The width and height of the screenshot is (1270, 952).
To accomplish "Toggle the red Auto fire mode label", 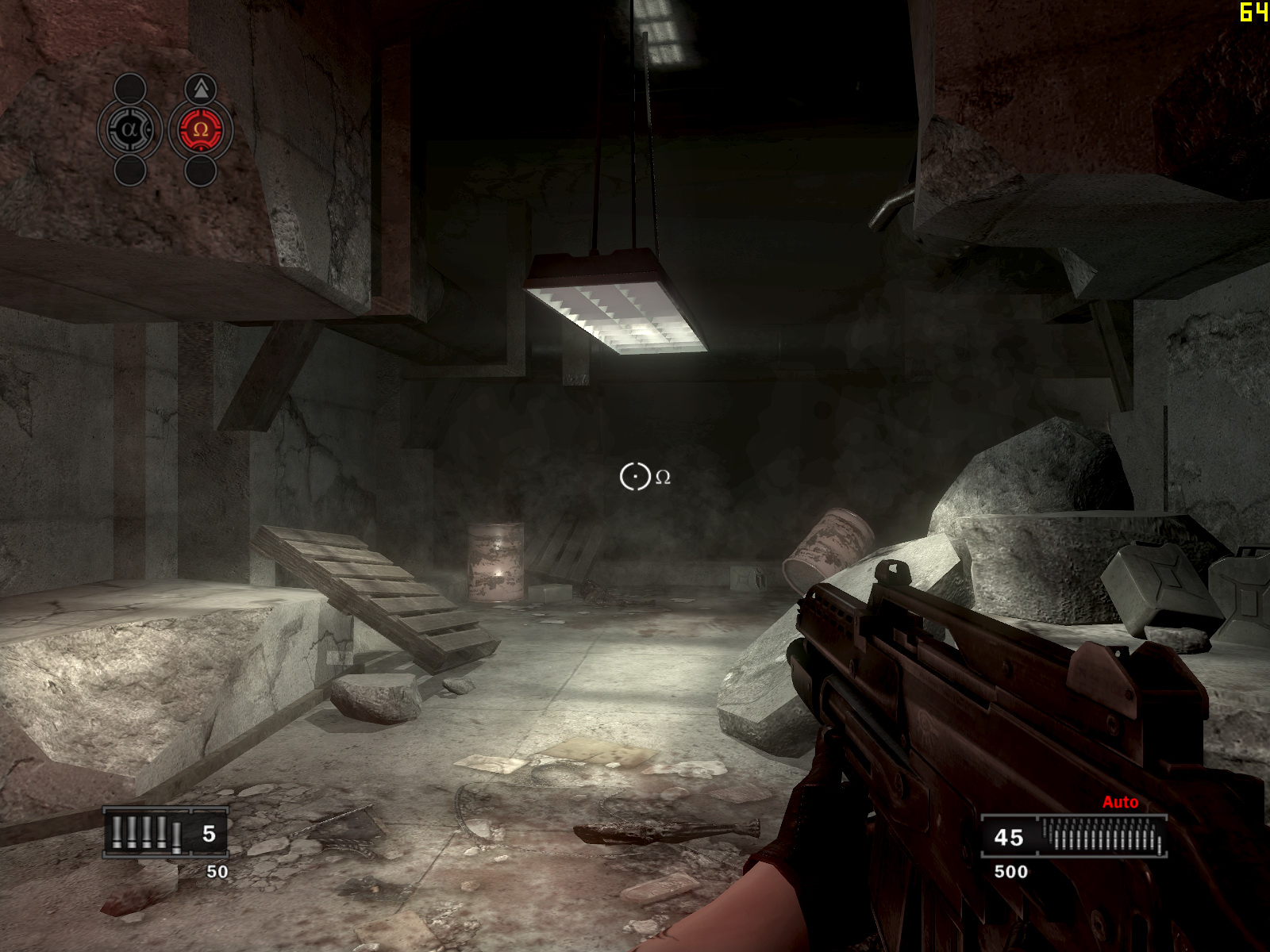I will (1120, 802).
